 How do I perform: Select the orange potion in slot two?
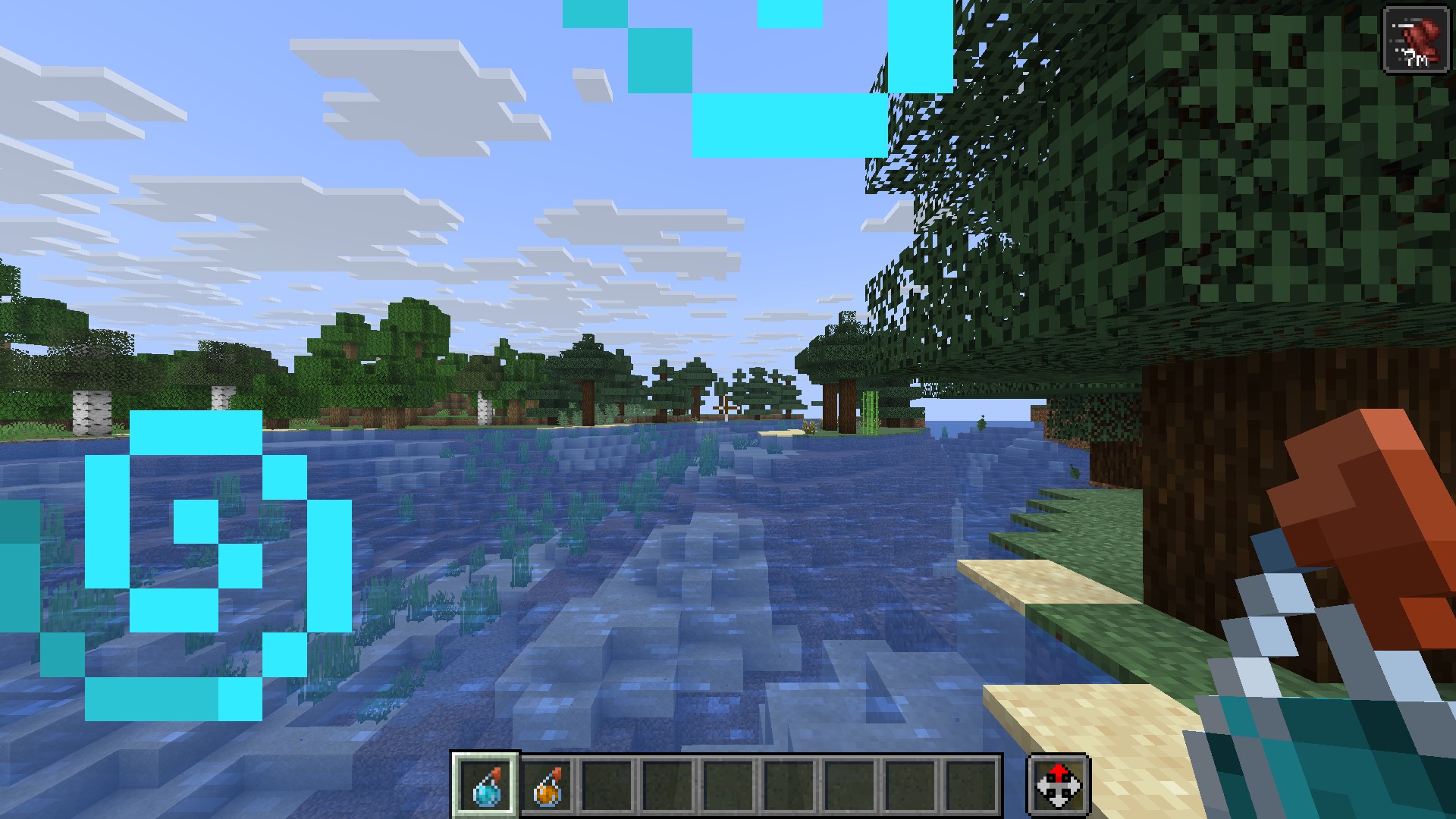[547, 785]
